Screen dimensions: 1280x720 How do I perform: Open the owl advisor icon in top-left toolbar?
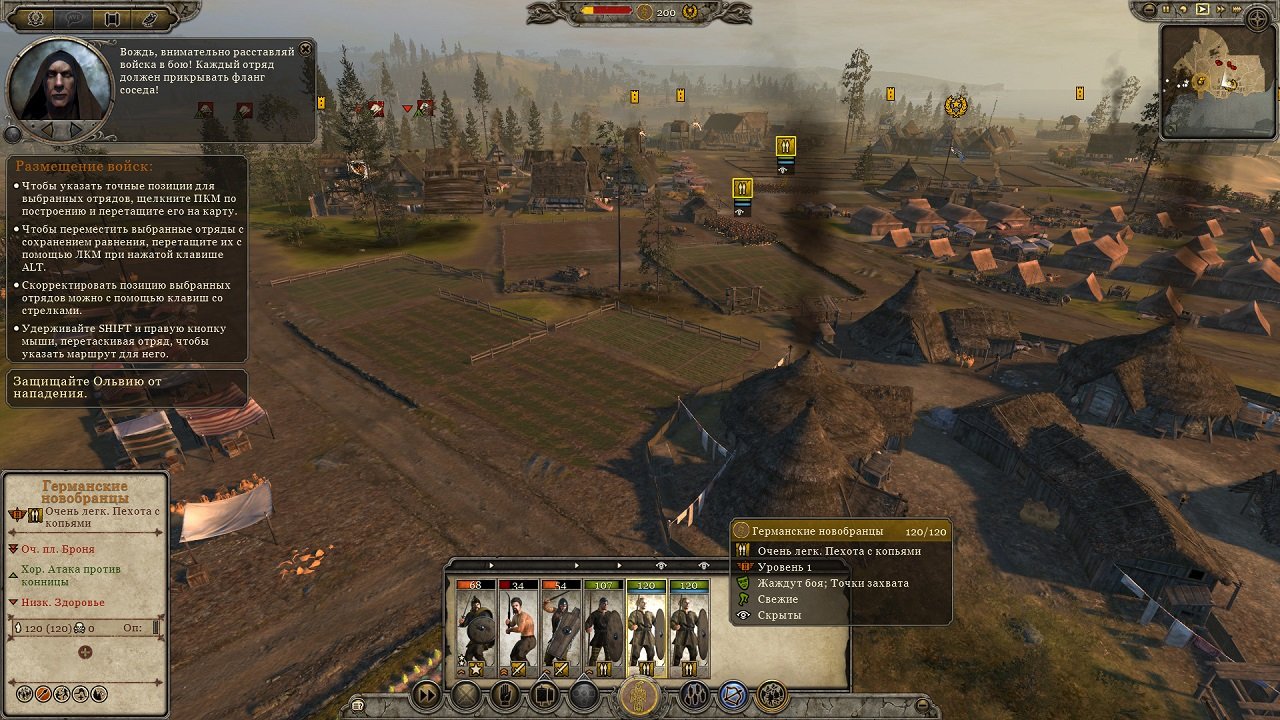pos(150,19)
